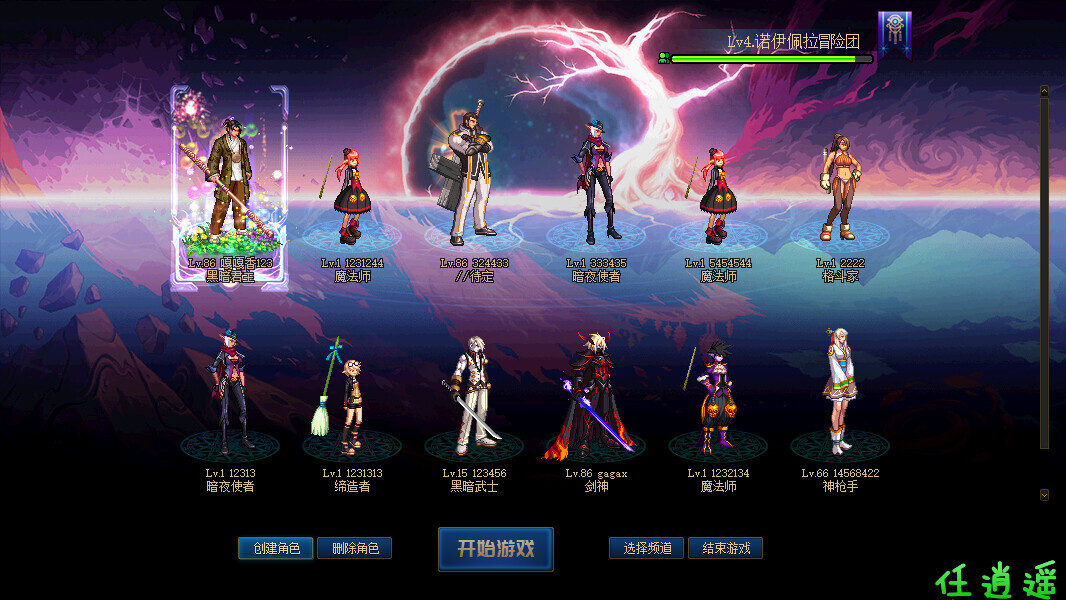Open 创建角色 to create a character
1066x600 pixels.
point(276,548)
